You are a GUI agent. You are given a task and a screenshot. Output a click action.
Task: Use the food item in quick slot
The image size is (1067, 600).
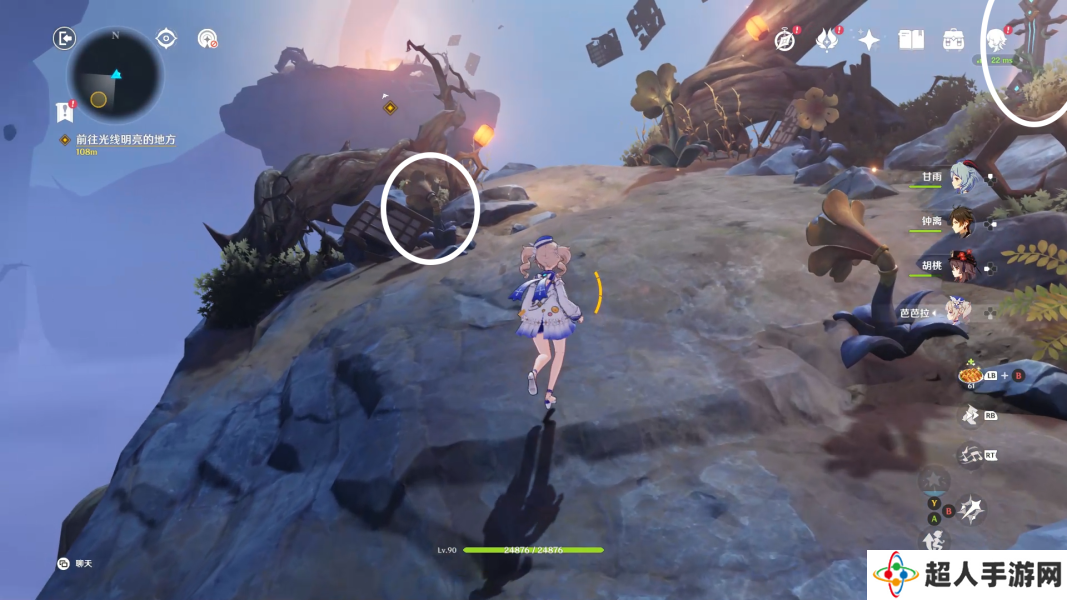click(x=969, y=376)
